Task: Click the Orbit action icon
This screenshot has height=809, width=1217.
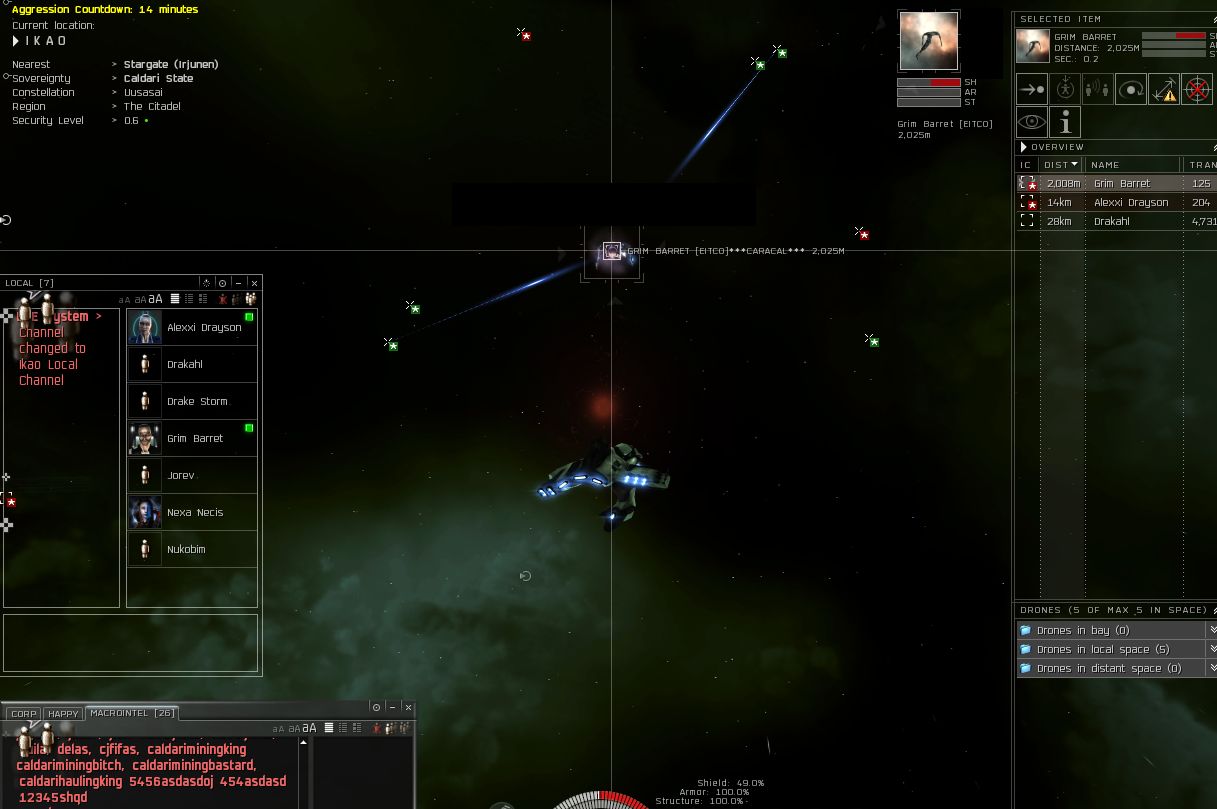Action: coord(1131,90)
